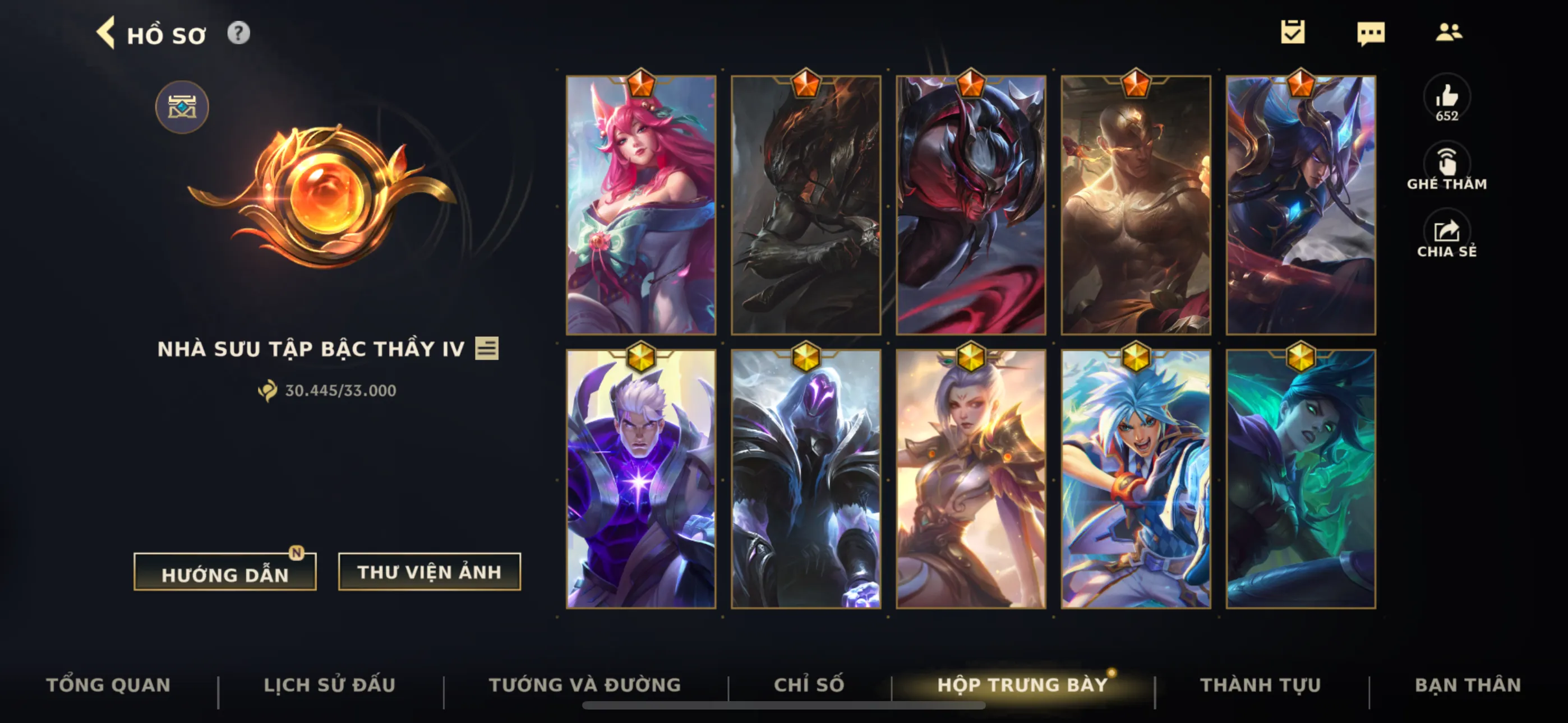Image resolution: width=1568 pixels, height=723 pixels.
Task: Select the pink-haired fox girl skin card
Action: click(x=641, y=205)
